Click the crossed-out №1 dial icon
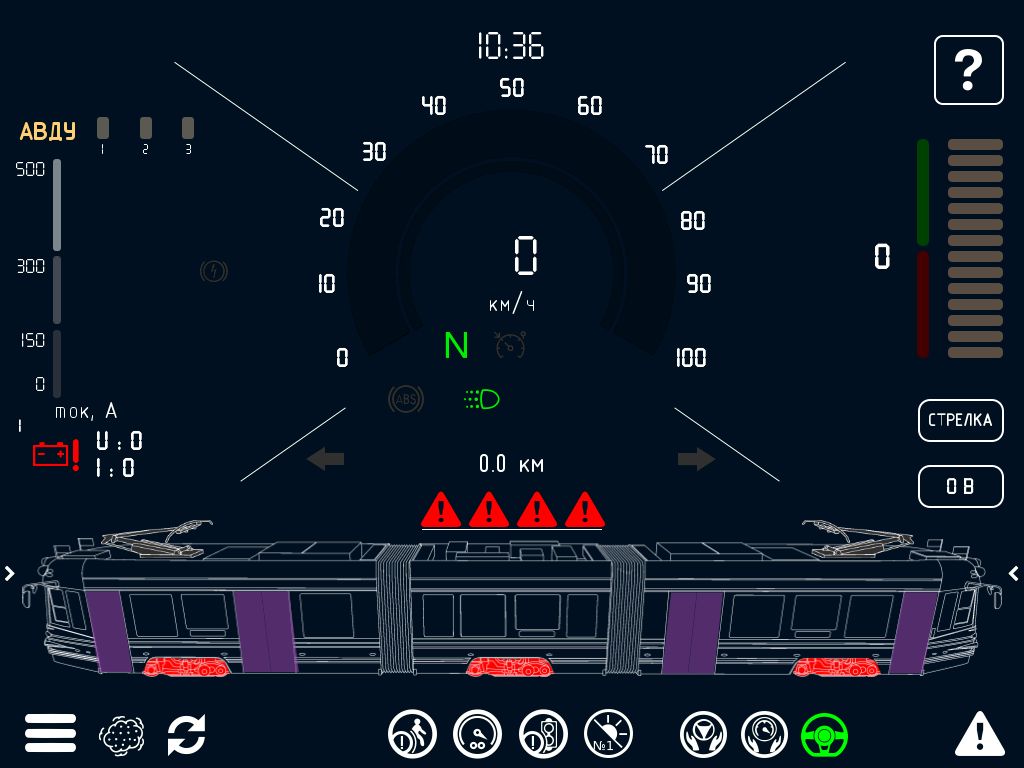The width and height of the screenshot is (1024, 768). [x=608, y=735]
